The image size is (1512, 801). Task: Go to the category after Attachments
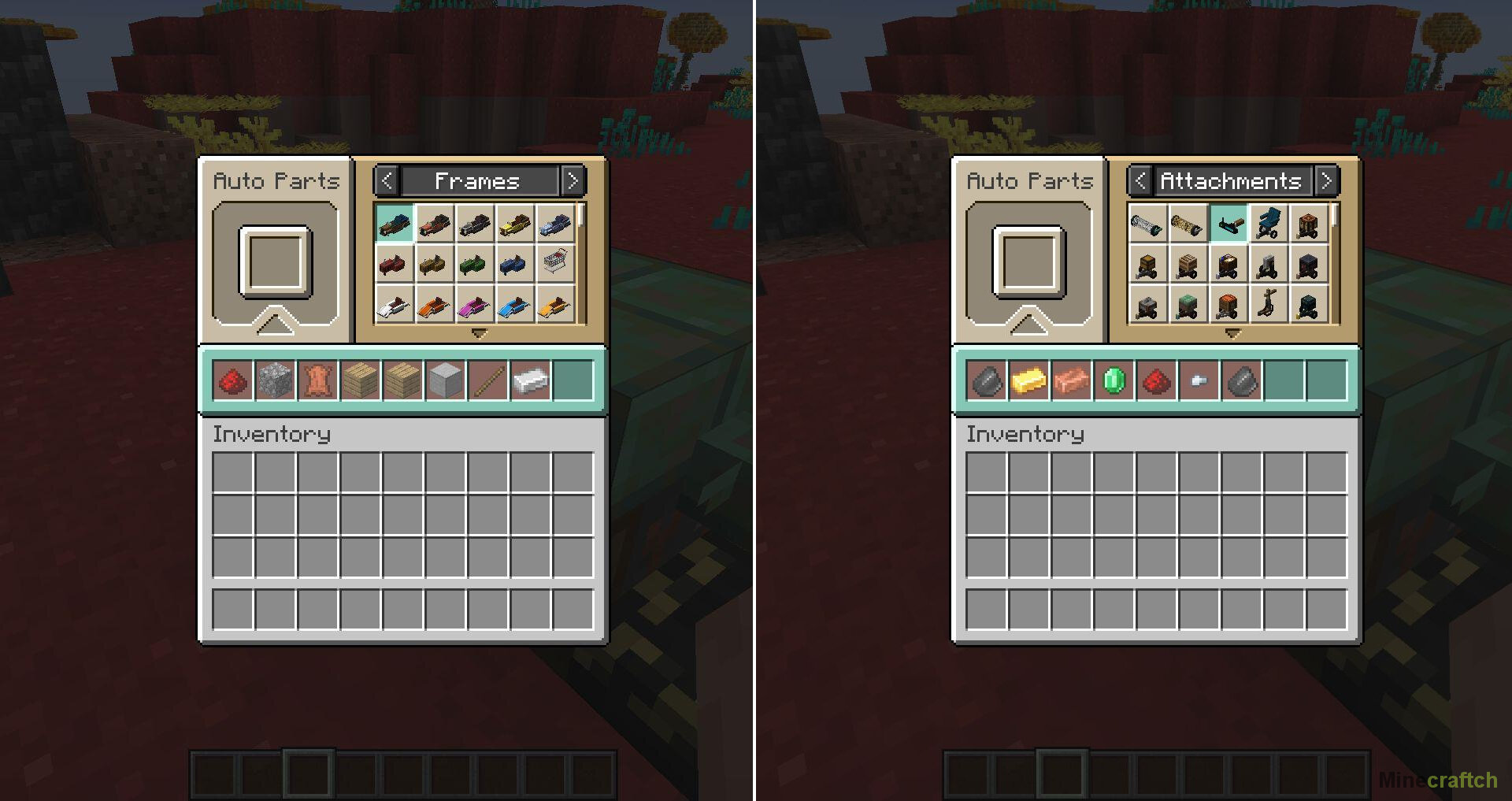(x=1326, y=181)
